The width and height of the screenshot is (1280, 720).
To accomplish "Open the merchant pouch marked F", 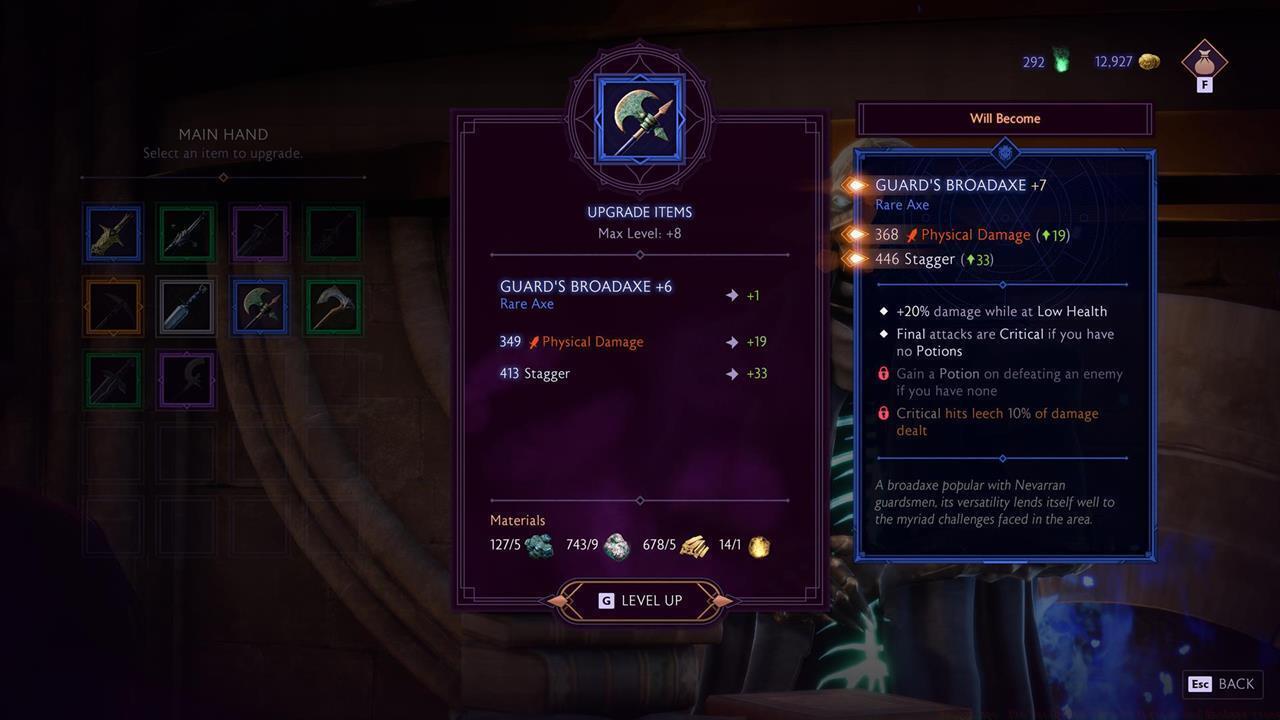I will (1204, 63).
